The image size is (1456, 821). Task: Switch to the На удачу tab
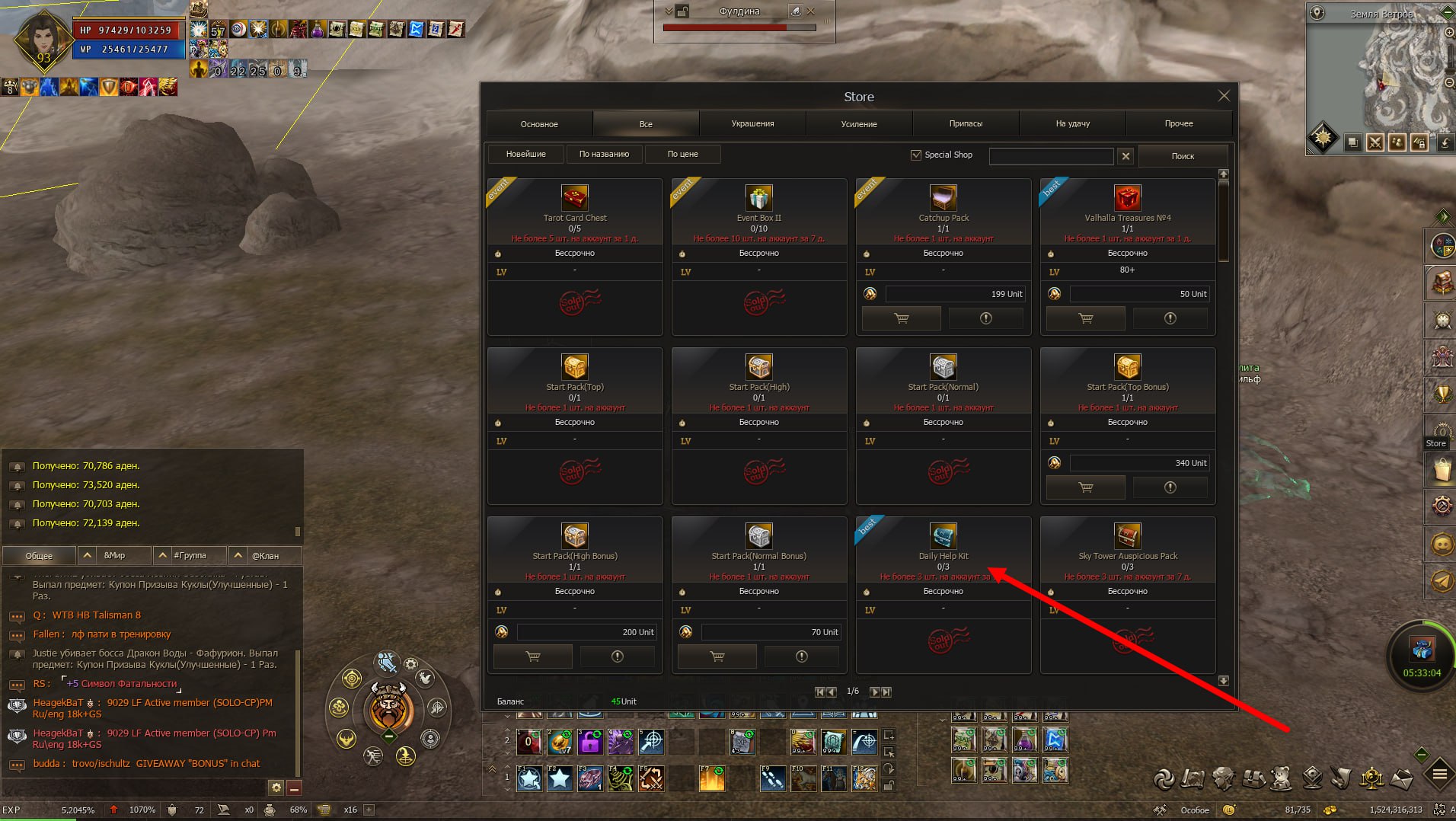[1072, 123]
